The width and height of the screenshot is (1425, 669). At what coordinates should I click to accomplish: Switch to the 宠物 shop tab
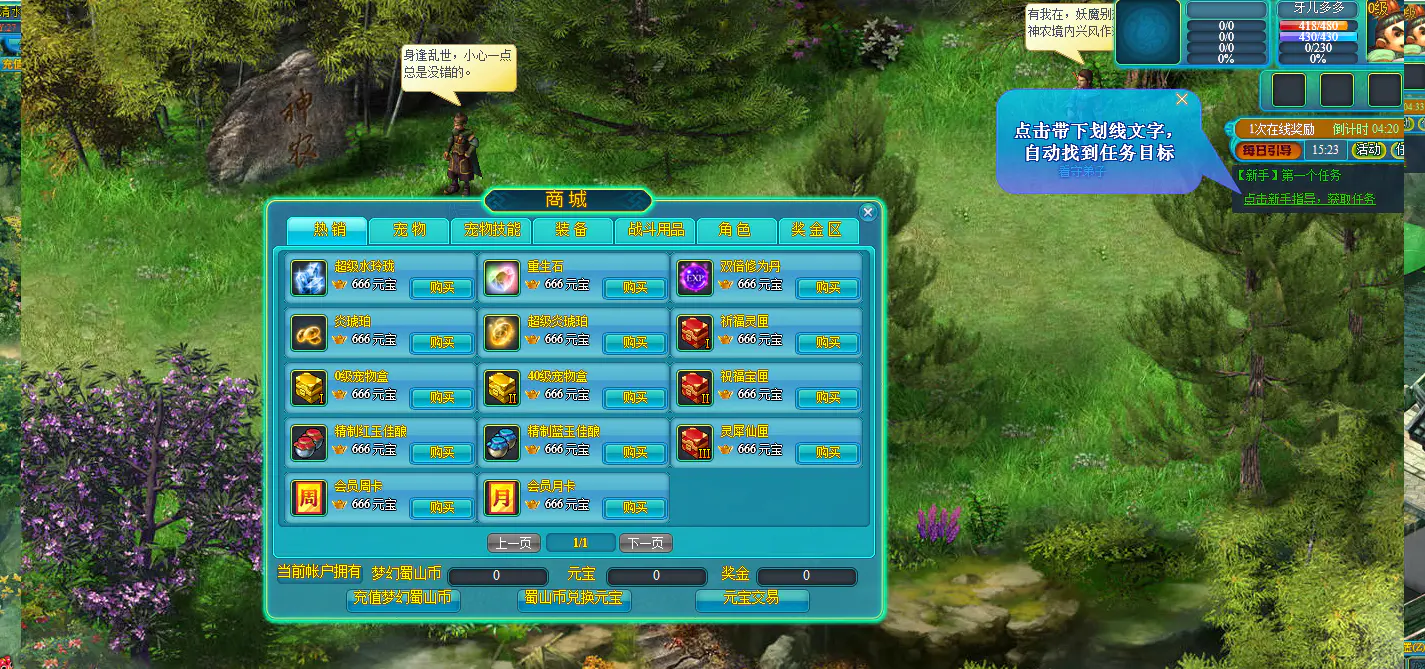[409, 230]
